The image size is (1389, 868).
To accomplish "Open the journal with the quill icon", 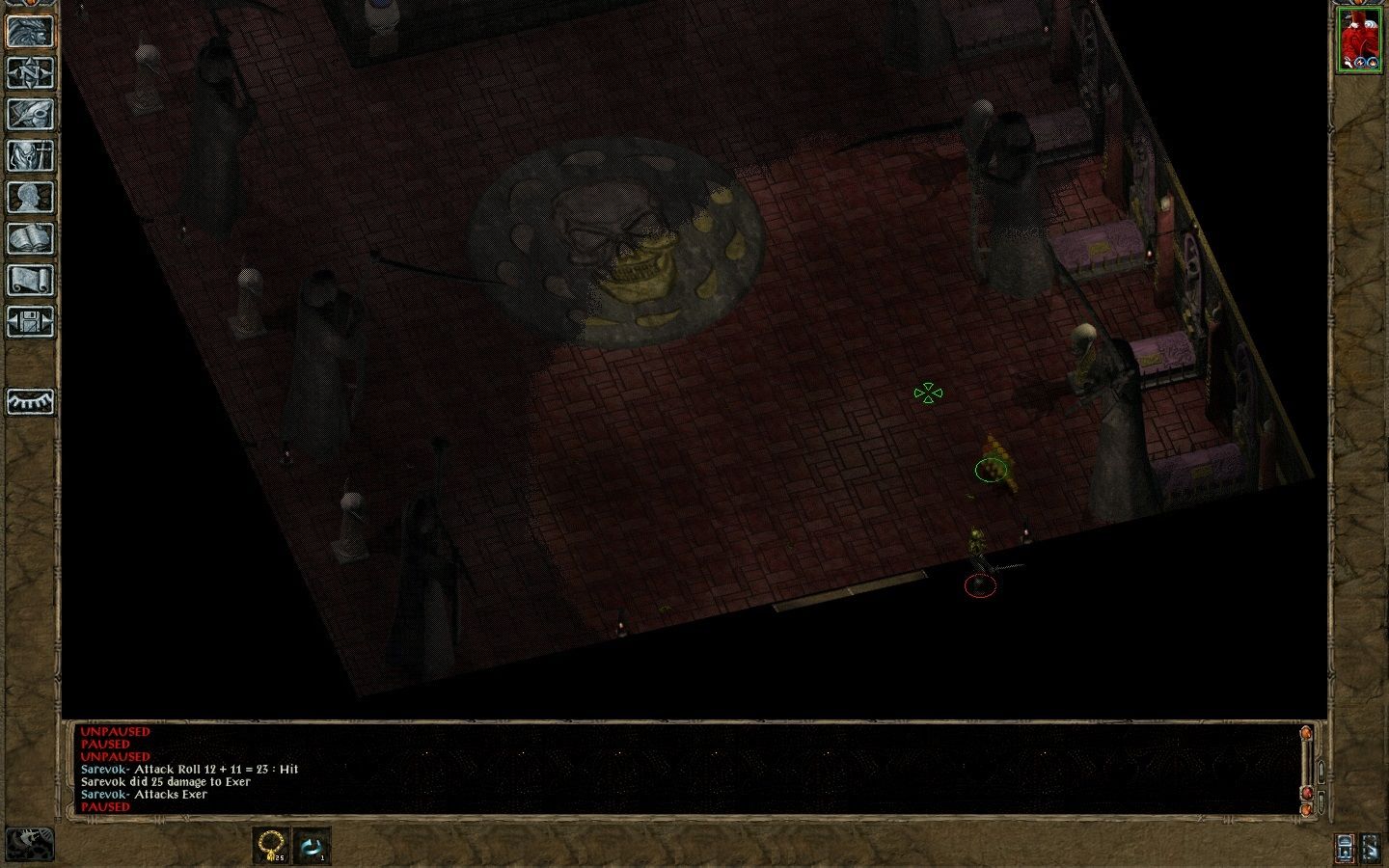I will [31, 112].
